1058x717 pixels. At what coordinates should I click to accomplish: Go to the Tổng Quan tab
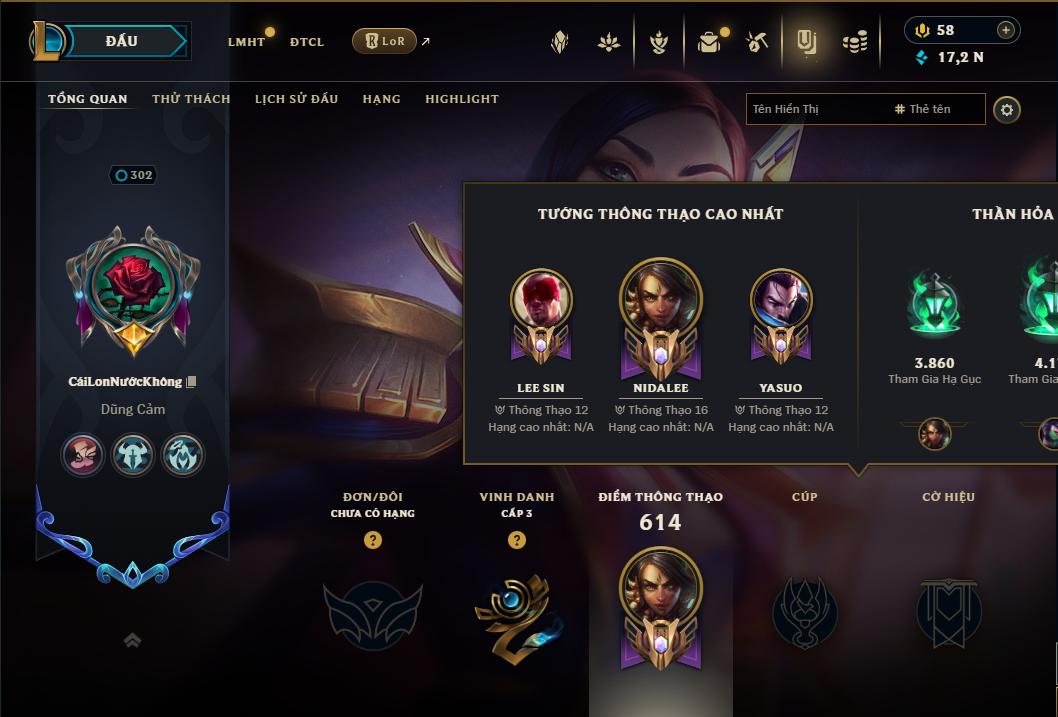click(88, 99)
